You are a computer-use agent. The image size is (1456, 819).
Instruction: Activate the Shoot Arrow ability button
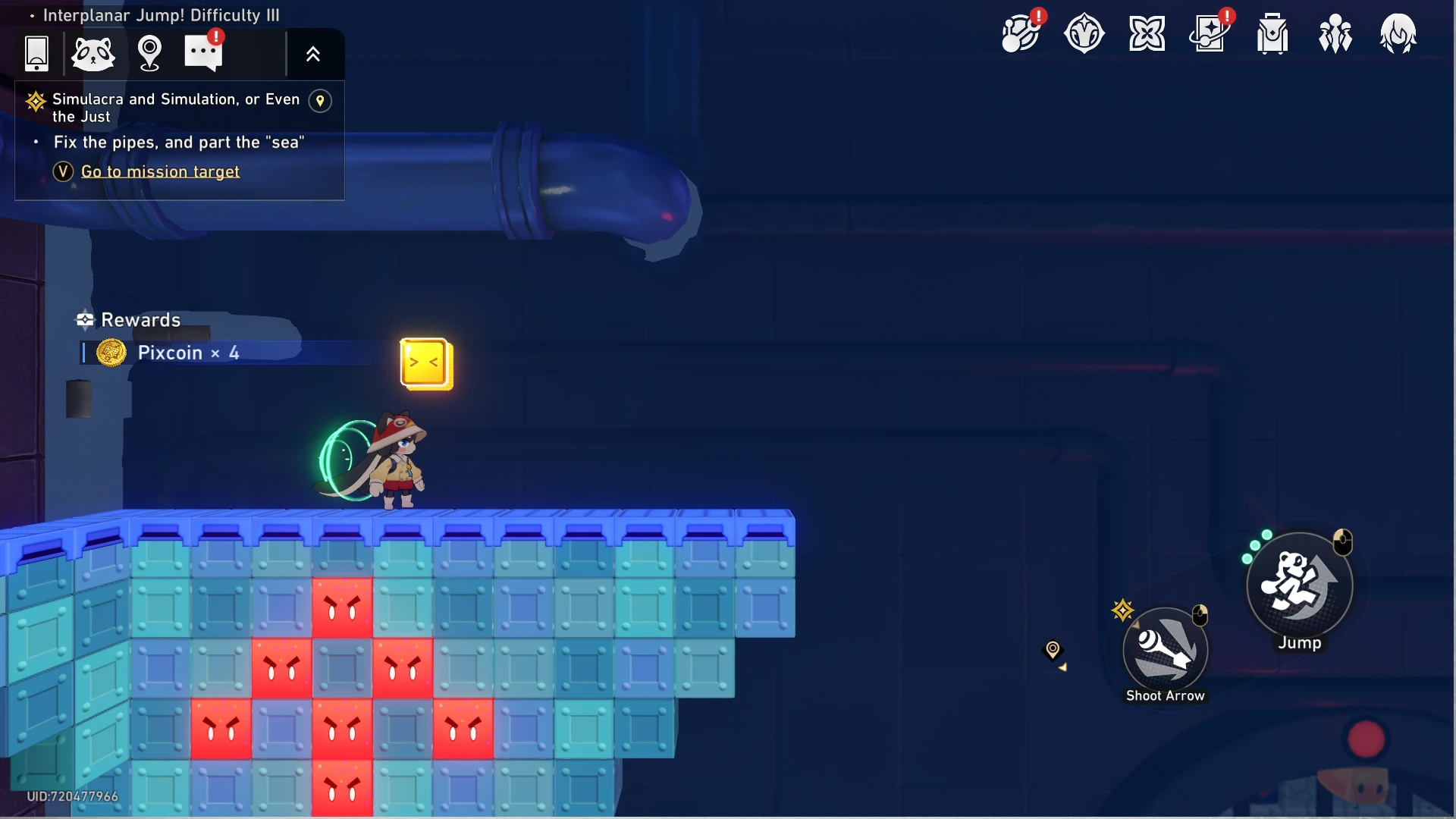(x=1166, y=650)
